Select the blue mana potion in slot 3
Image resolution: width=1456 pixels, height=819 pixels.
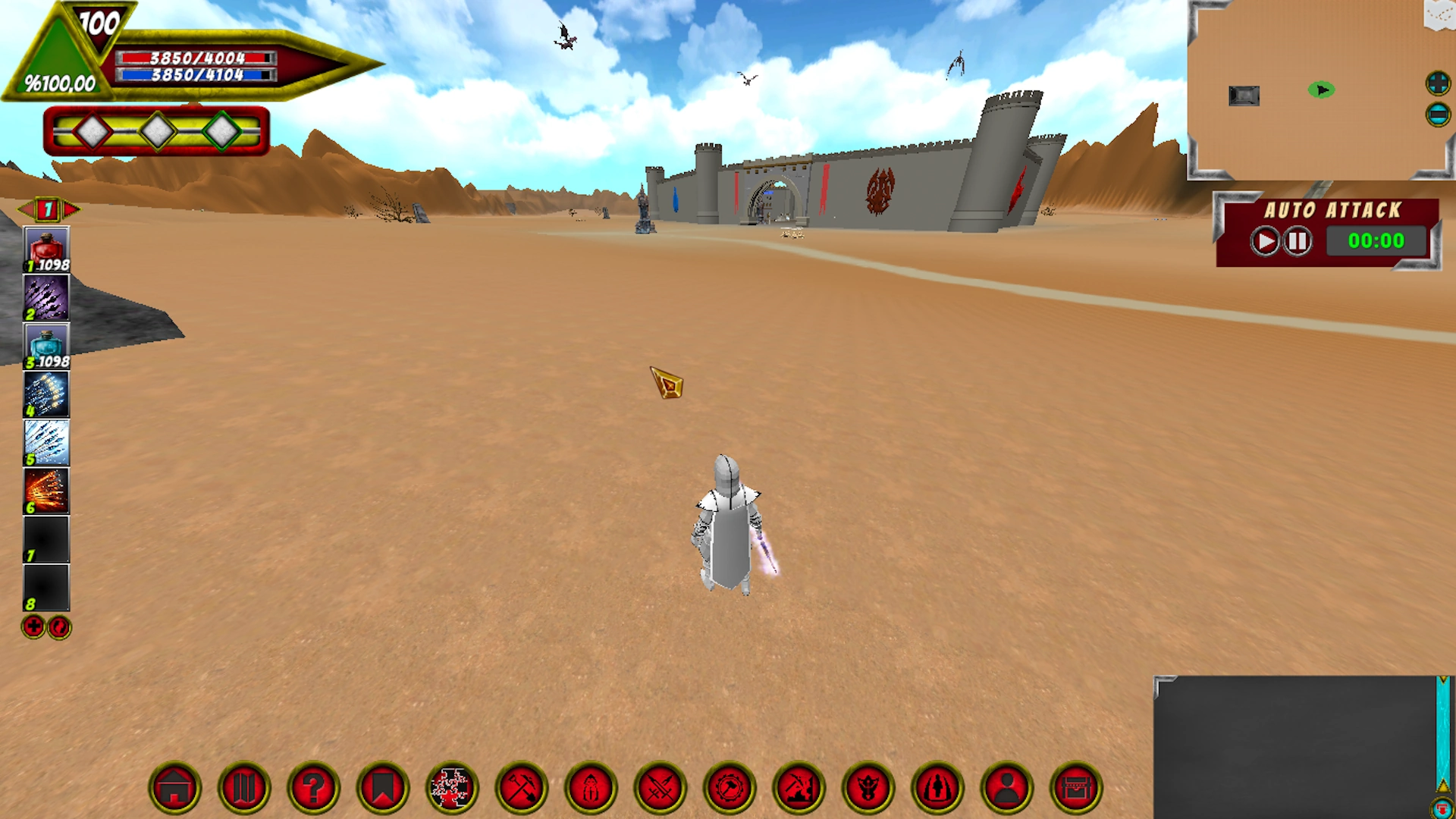[46, 345]
